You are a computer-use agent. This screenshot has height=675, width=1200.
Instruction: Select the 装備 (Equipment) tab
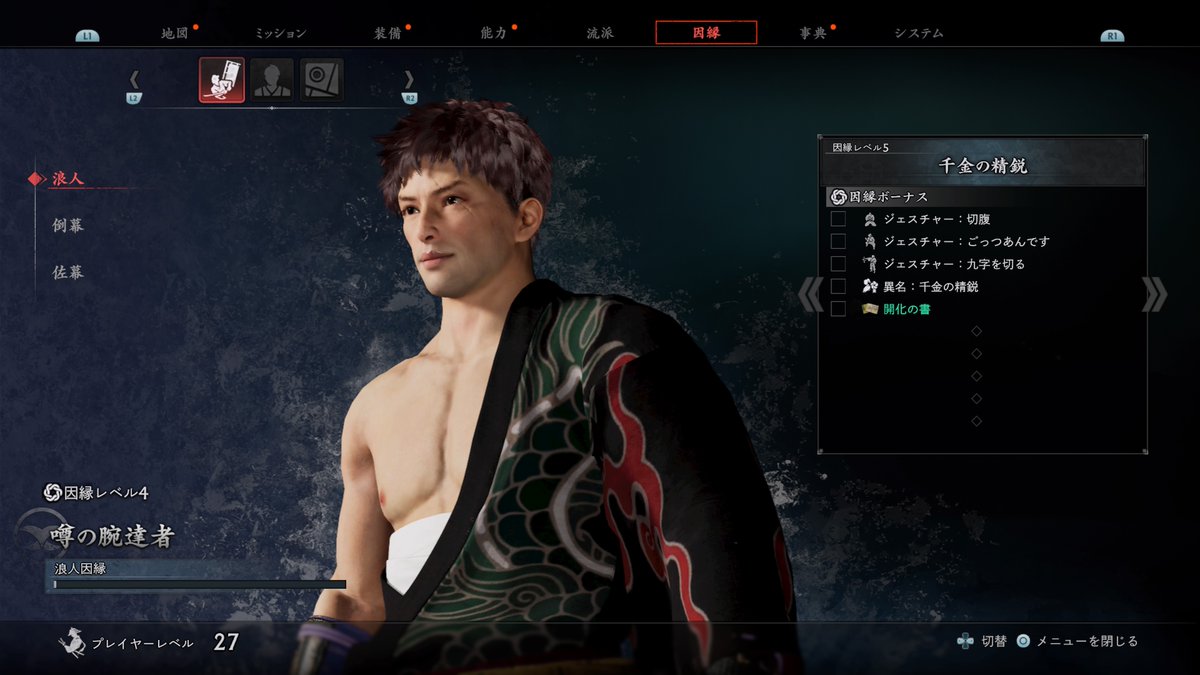387,33
